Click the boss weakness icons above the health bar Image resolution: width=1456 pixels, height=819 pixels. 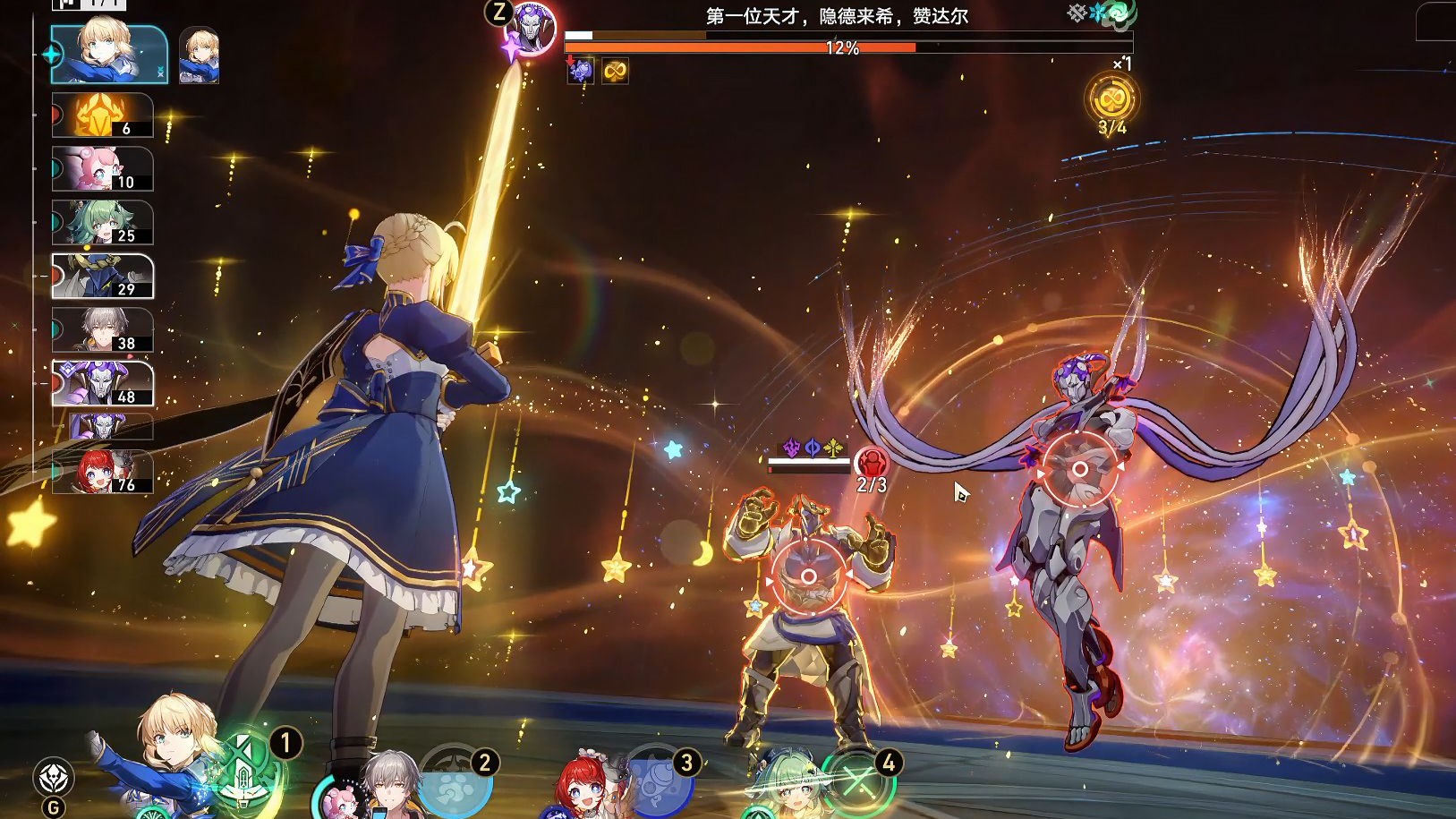click(x=1102, y=13)
